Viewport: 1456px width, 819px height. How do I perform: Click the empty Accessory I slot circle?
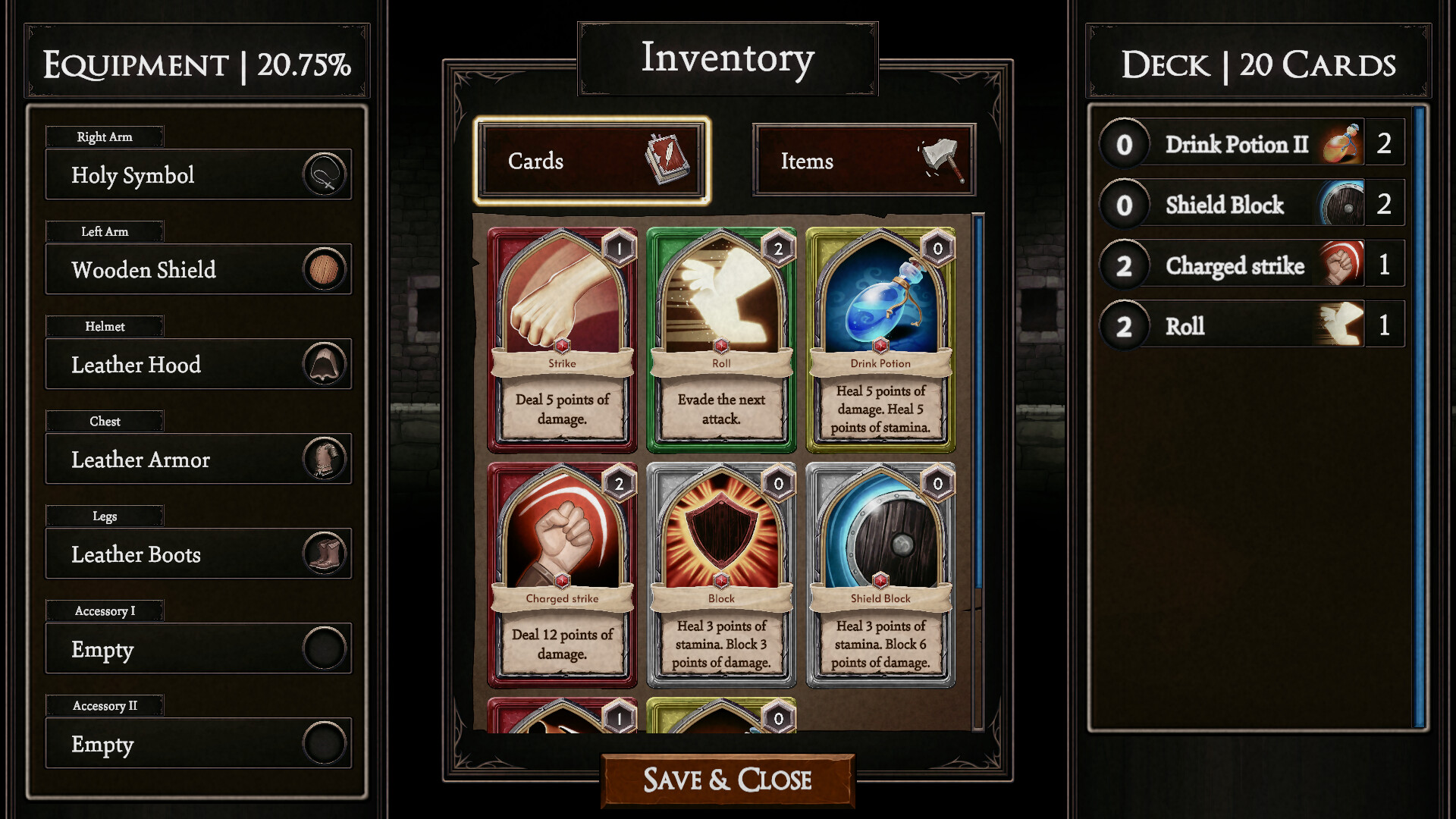click(325, 649)
